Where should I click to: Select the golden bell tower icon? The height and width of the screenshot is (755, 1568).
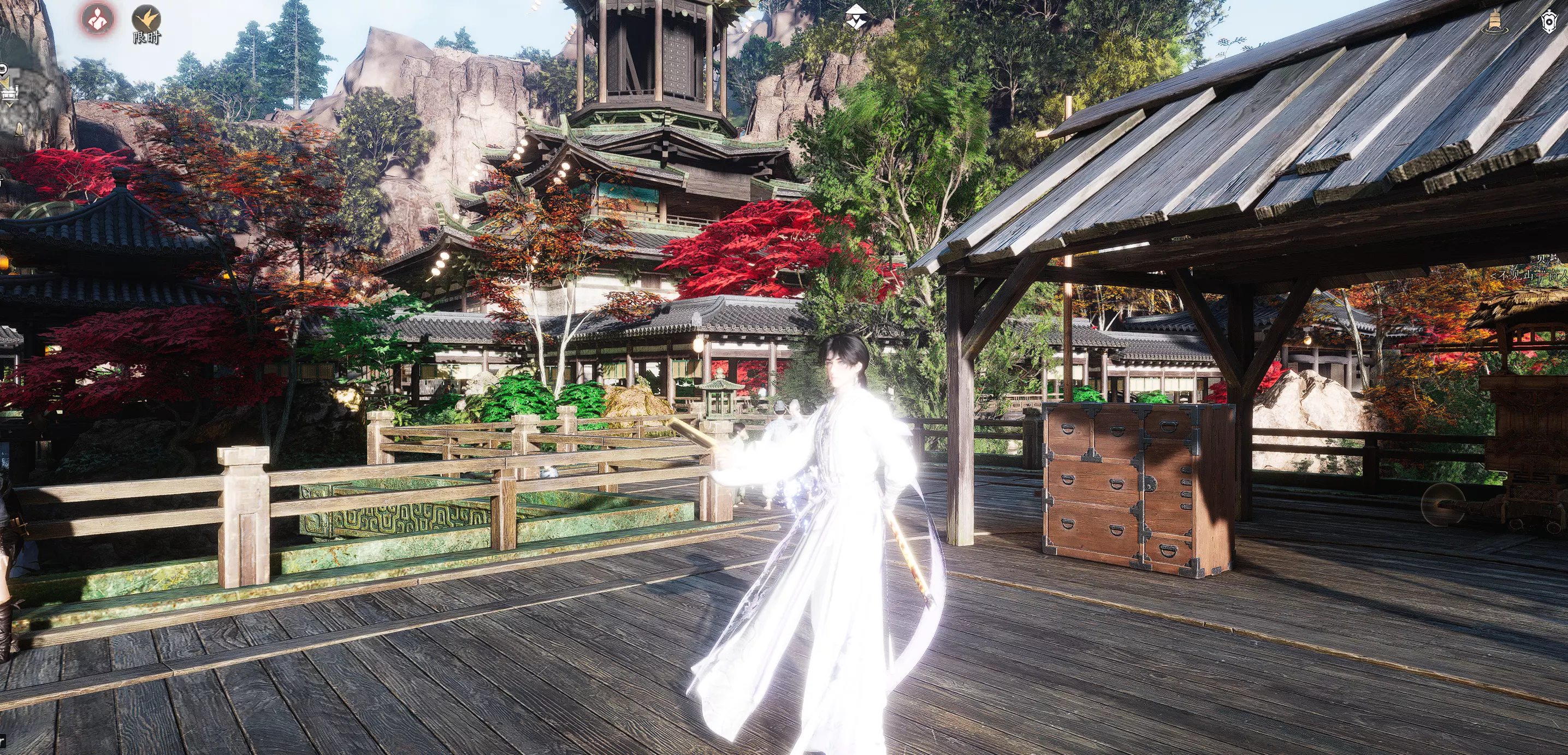[1494, 22]
